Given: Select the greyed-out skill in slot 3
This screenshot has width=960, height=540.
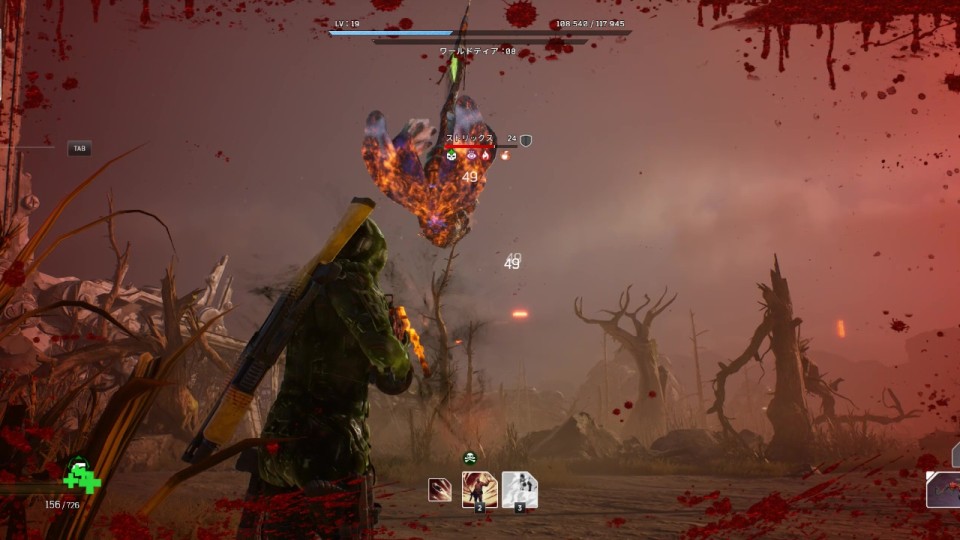Looking at the screenshot, I should click(x=519, y=489).
